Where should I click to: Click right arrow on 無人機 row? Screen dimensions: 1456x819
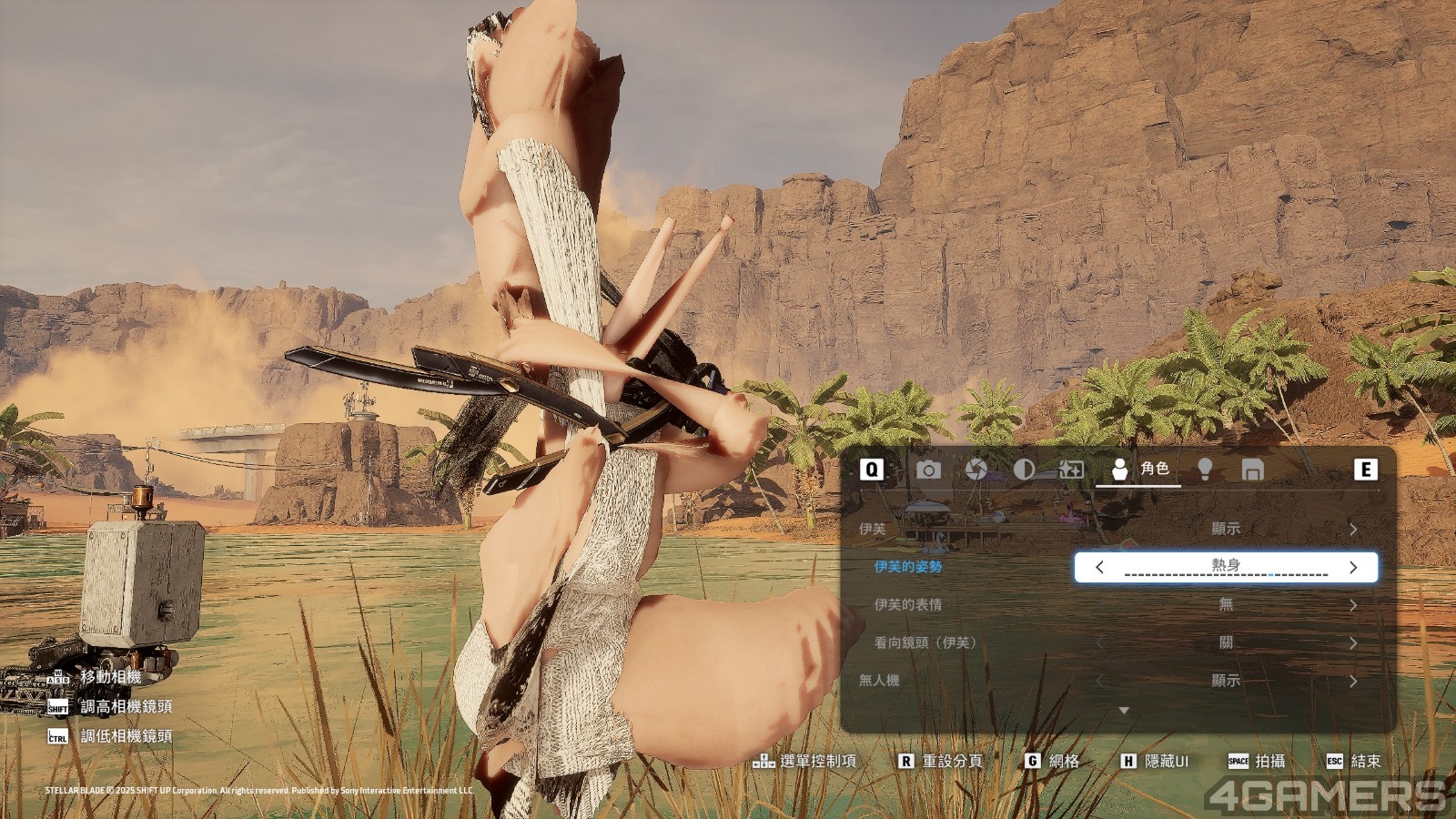[1353, 681]
